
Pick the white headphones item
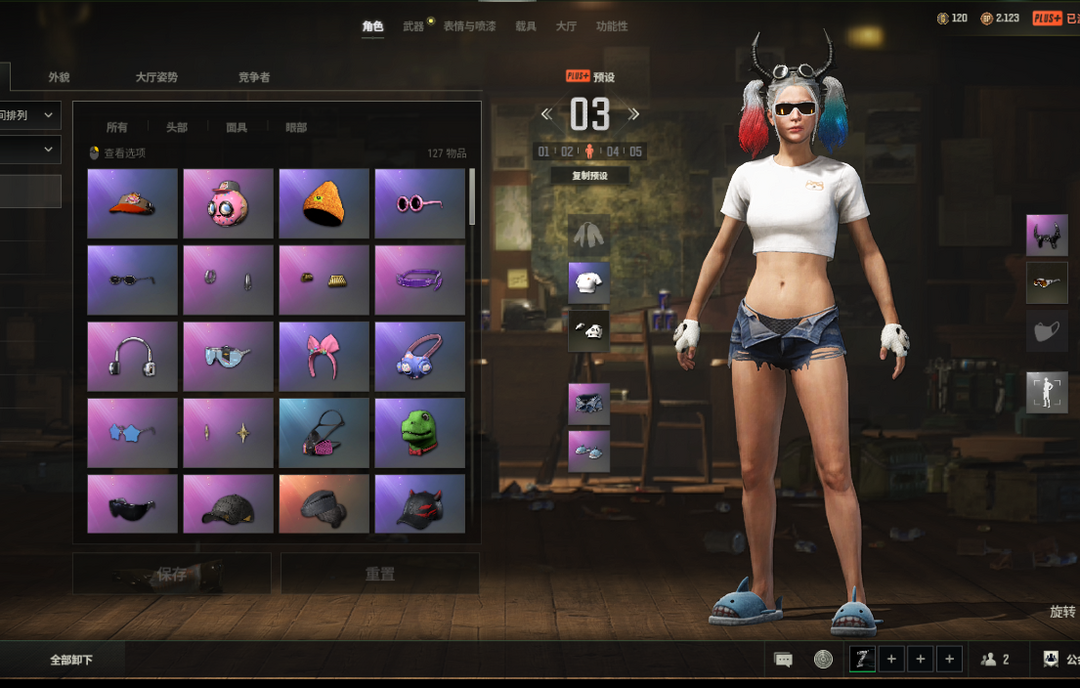point(132,356)
